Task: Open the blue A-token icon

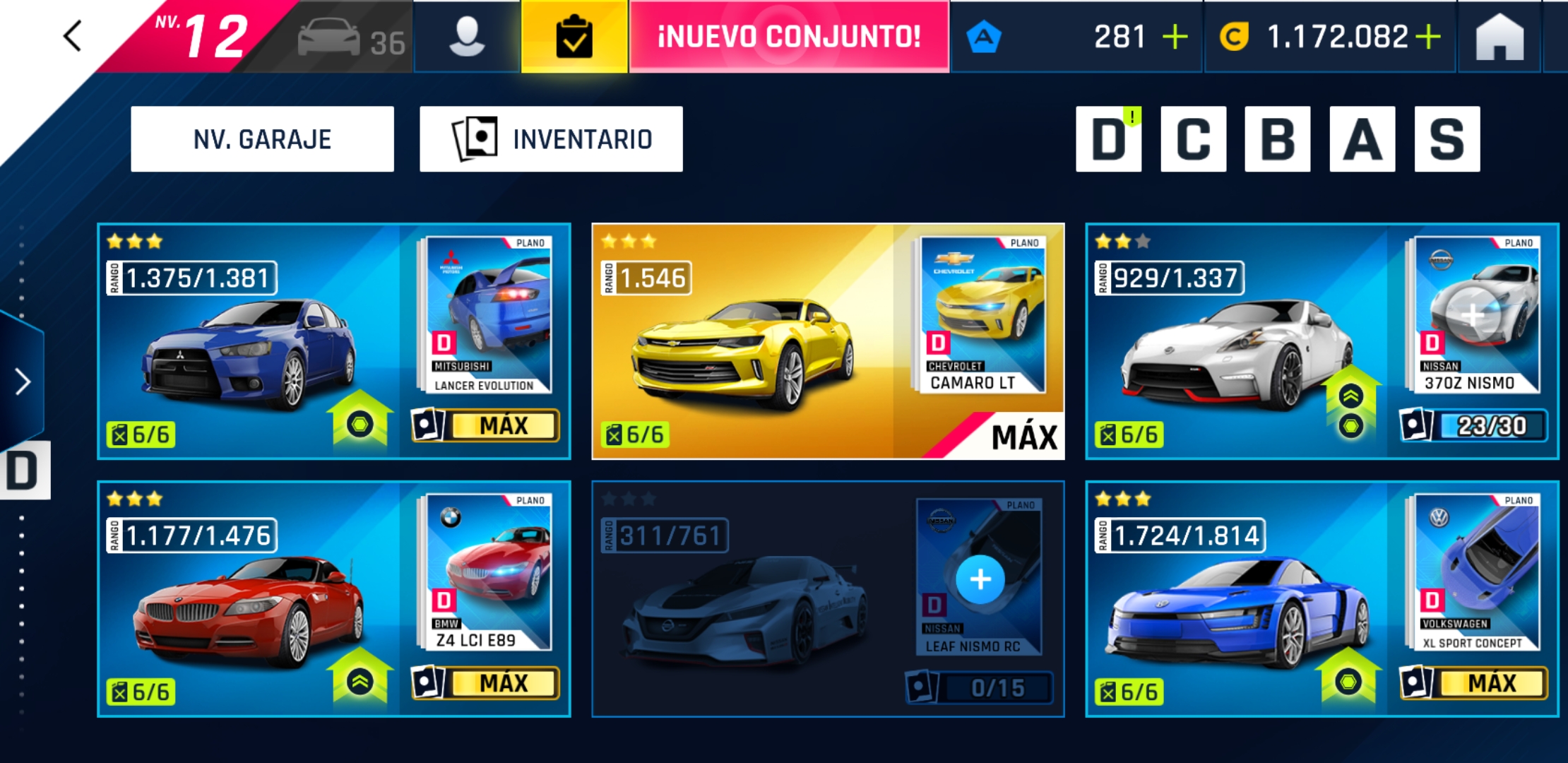Action: click(985, 34)
